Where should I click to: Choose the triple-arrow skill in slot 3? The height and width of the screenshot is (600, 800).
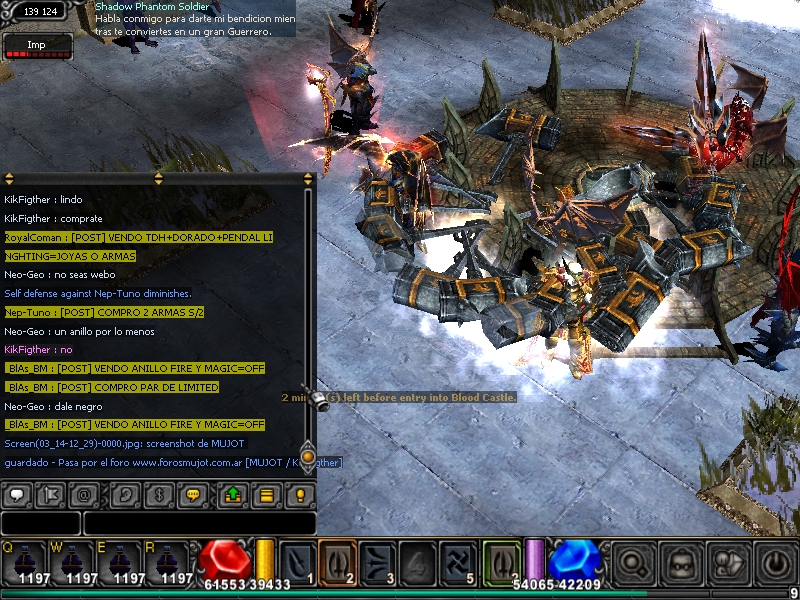[x=378, y=560]
